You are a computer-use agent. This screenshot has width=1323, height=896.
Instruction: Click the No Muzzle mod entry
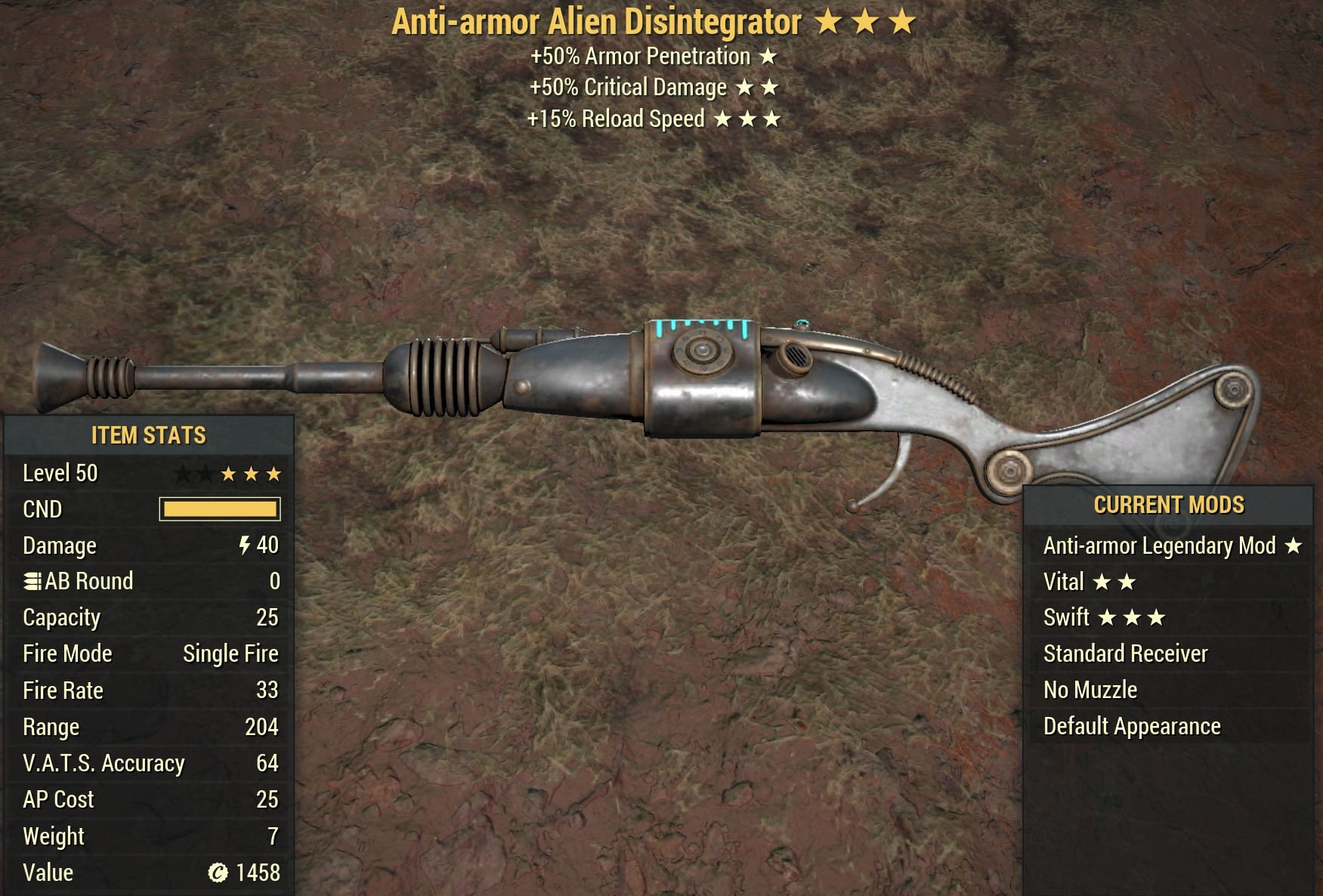(1090, 690)
